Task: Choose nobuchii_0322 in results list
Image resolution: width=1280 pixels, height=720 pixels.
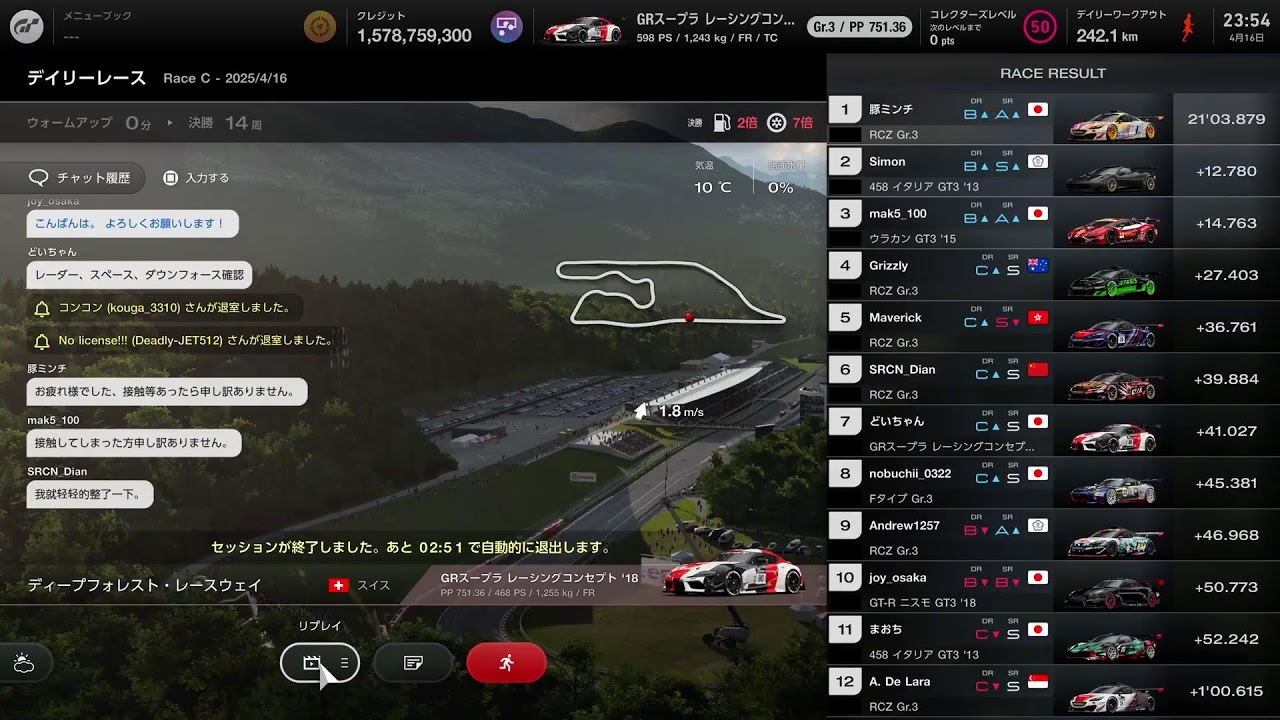Action: coord(1052,483)
